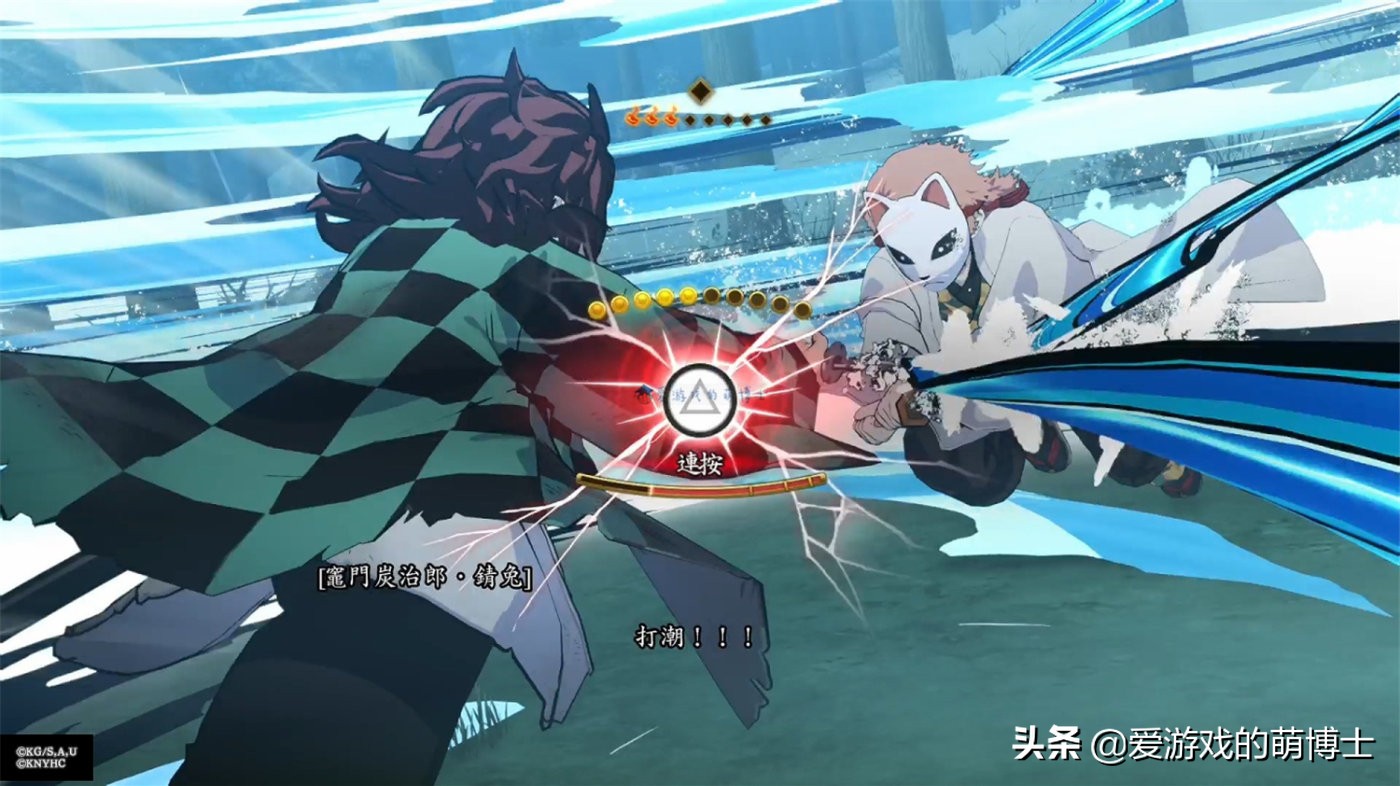
Task: Toggle the rightmost small diamond pip
Action: [x=766, y=121]
